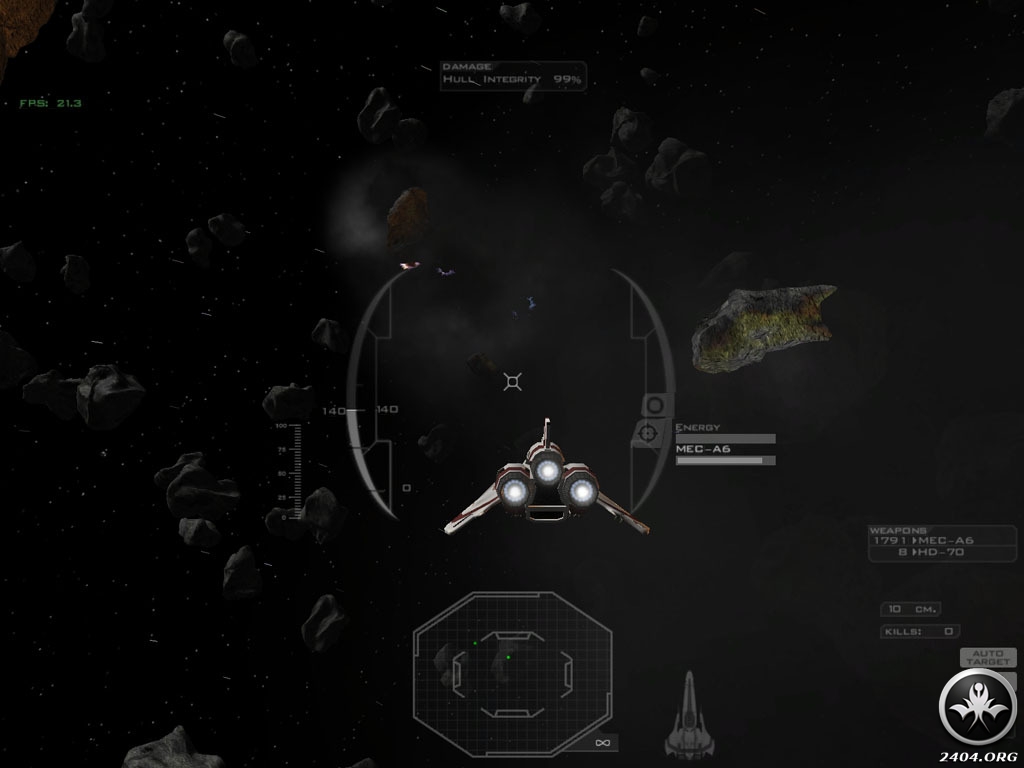Toggle the Auto Target button
Image resolution: width=1024 pixels, height=768 pixels.
(987, 658)
